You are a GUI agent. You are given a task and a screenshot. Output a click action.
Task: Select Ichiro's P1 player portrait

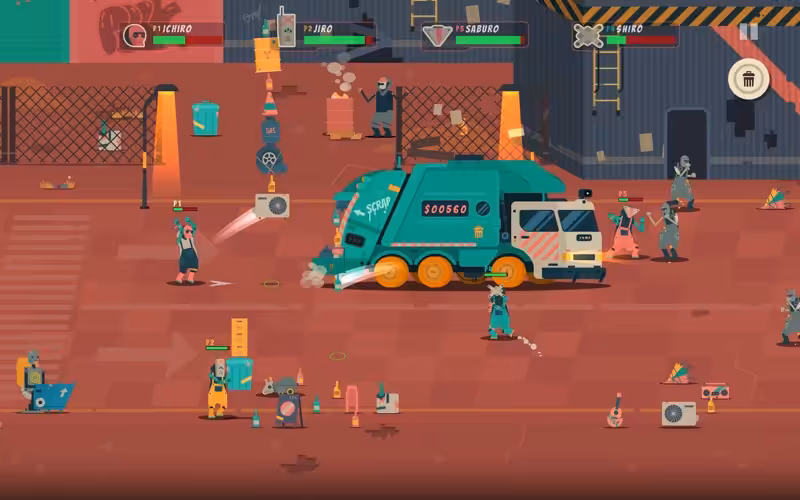[134, 36]
